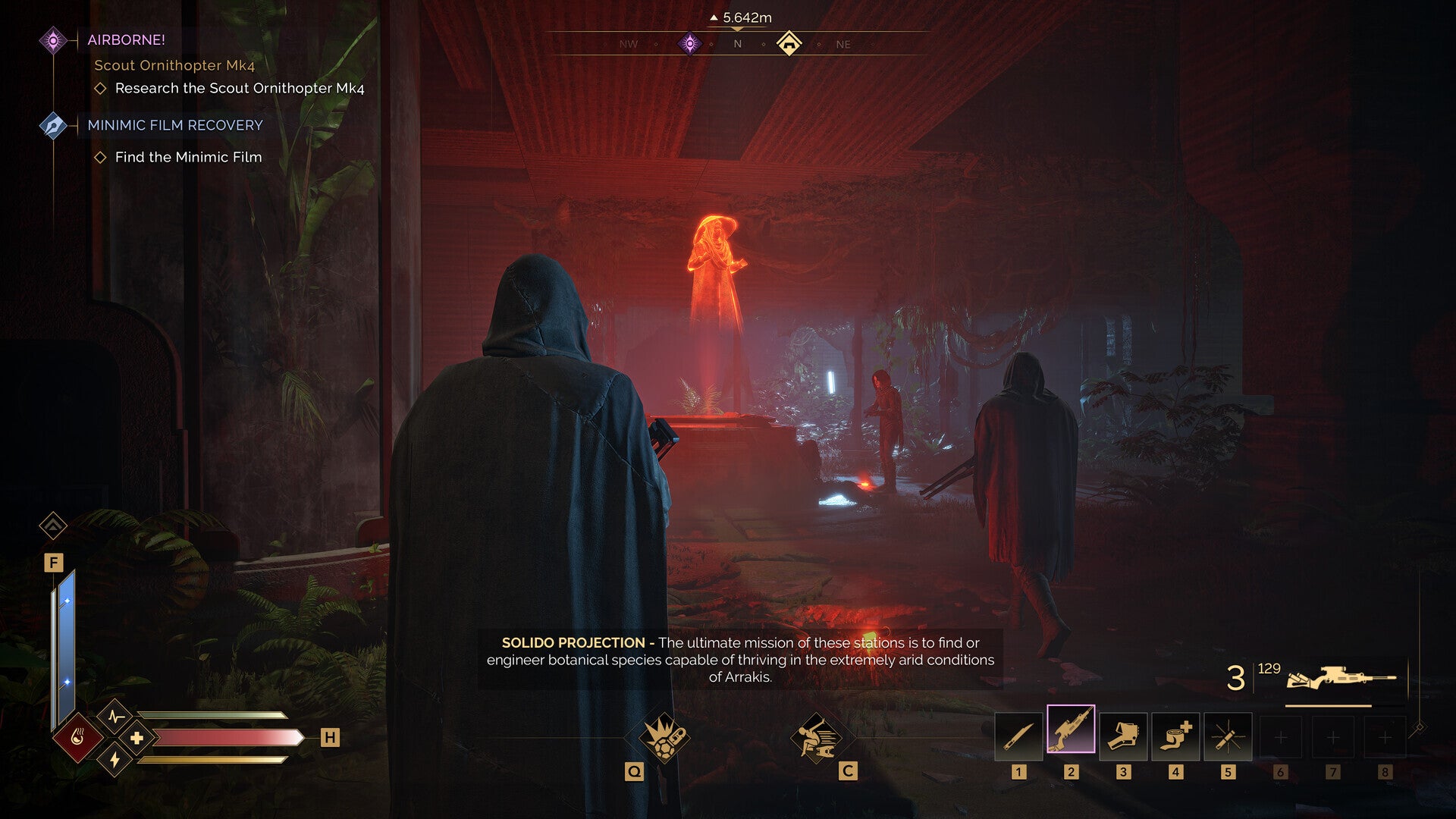Click the lightning bolt power icon
The height and width of the screenshot is (819, 1456).
tap(115, 759)
